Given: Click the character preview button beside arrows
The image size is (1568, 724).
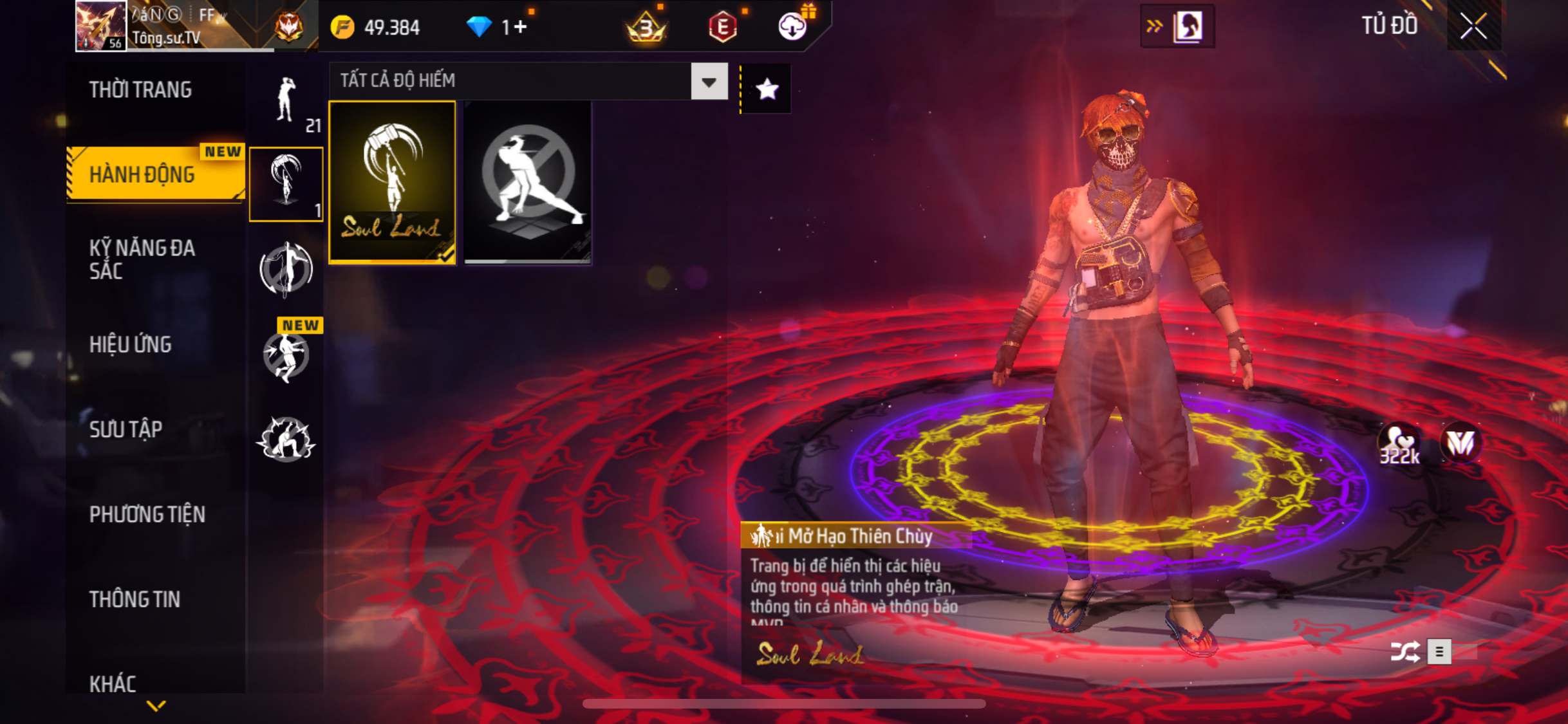Looking at the screenshot, I should 1188,26.
